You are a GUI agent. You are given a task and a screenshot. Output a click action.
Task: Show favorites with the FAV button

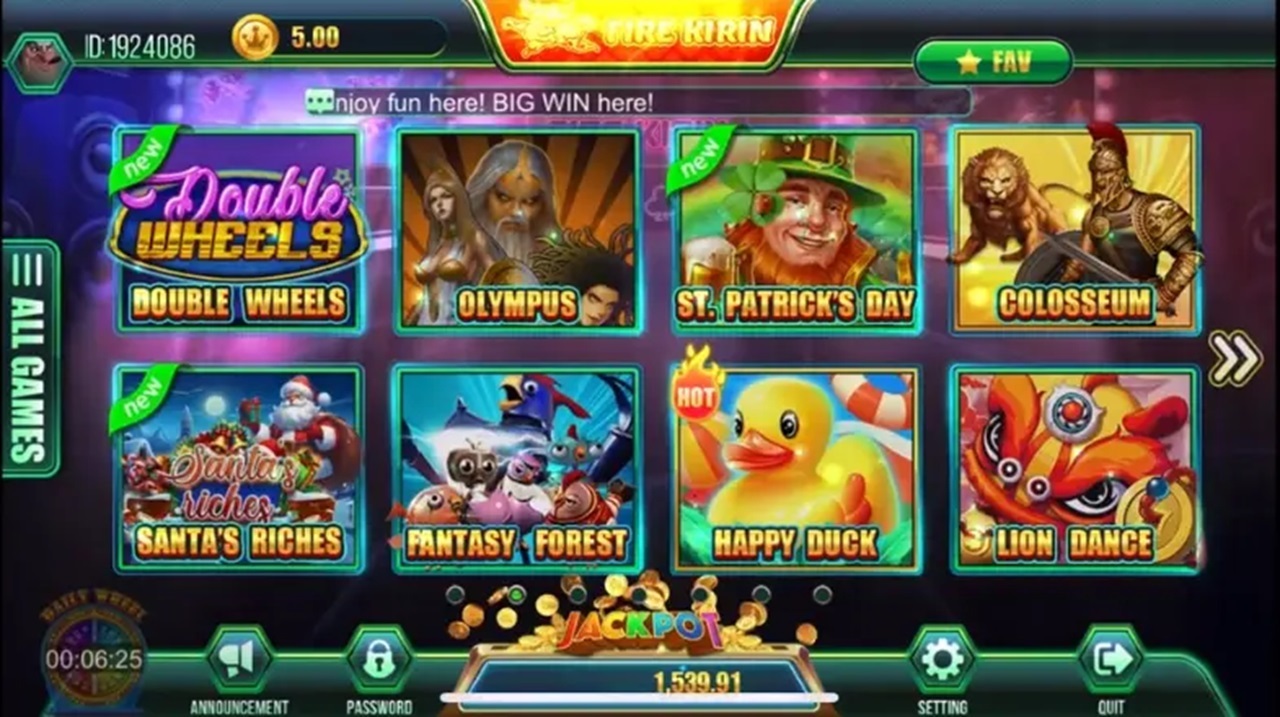click(993, 62)
